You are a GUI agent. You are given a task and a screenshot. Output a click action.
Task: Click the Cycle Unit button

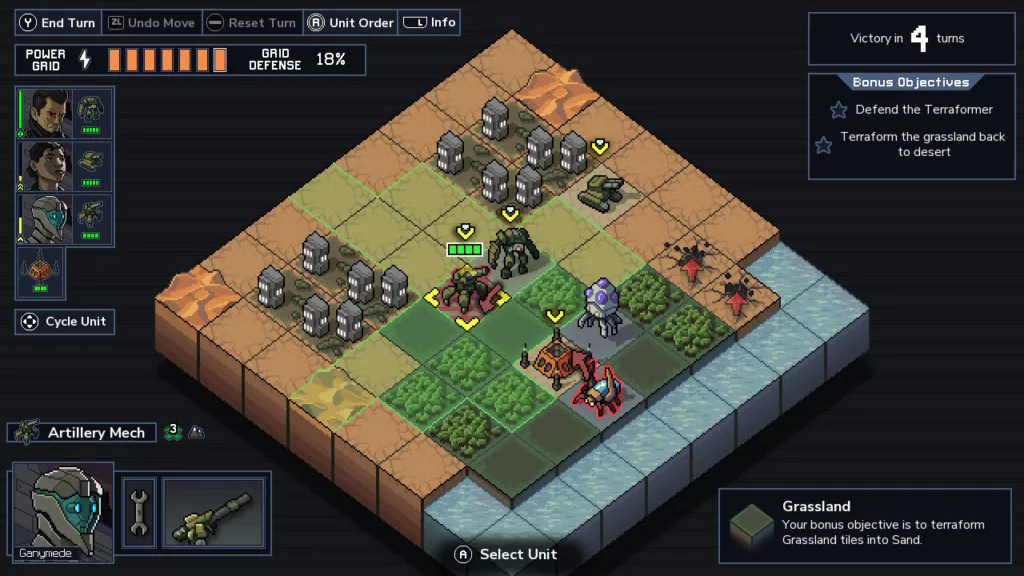pyautogui.click(x=64, y=322)
